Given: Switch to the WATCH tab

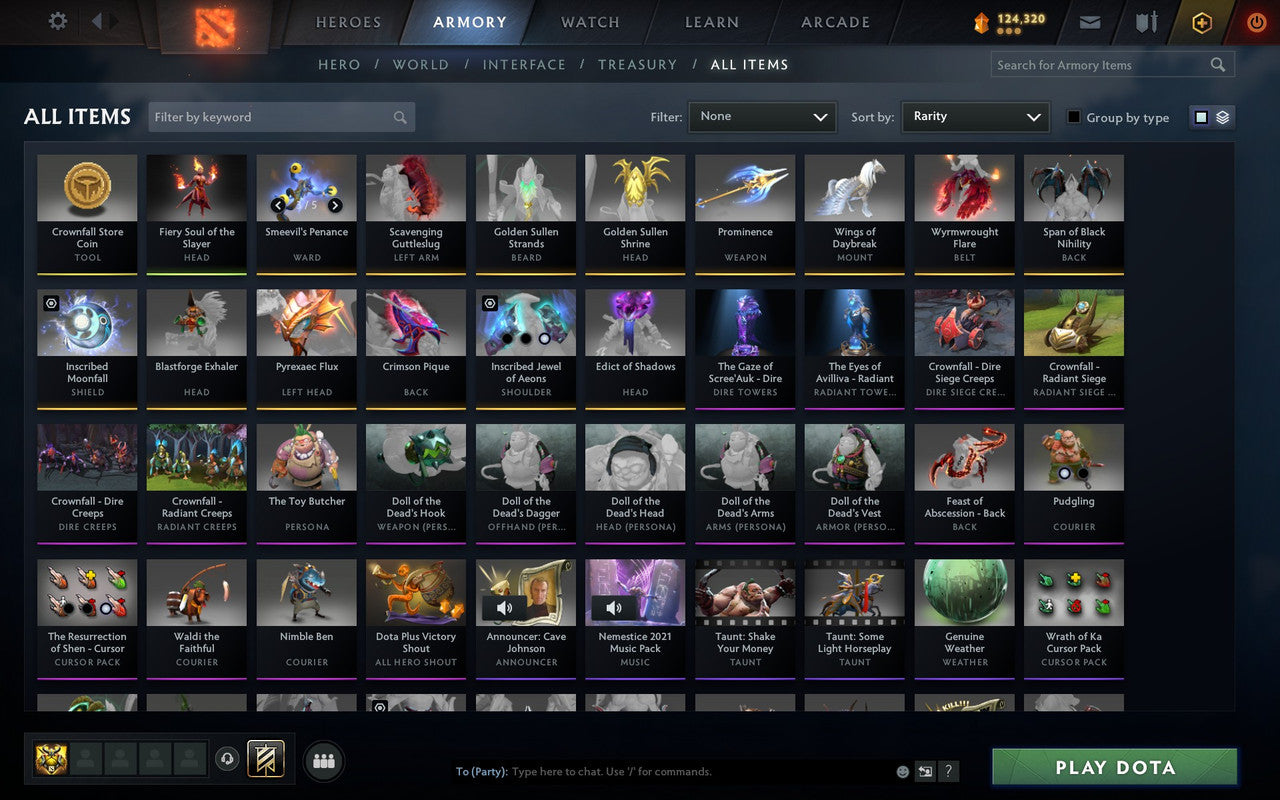Looking at the screenshot, I should (x=588, y=22).
